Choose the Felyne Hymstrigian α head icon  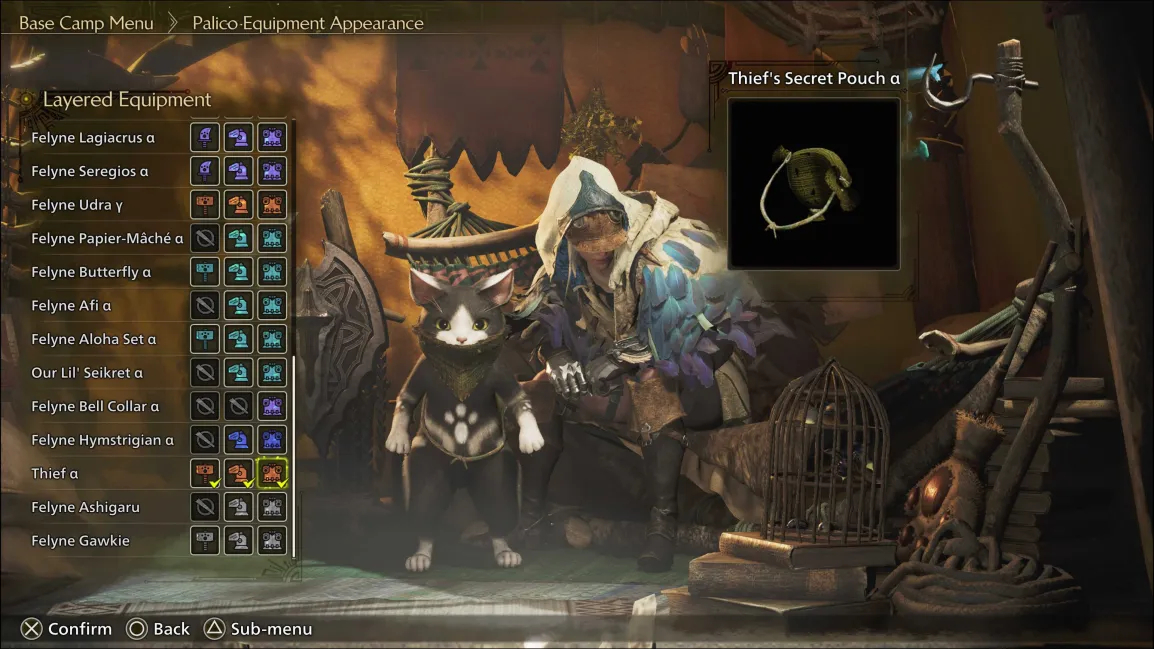238,440
